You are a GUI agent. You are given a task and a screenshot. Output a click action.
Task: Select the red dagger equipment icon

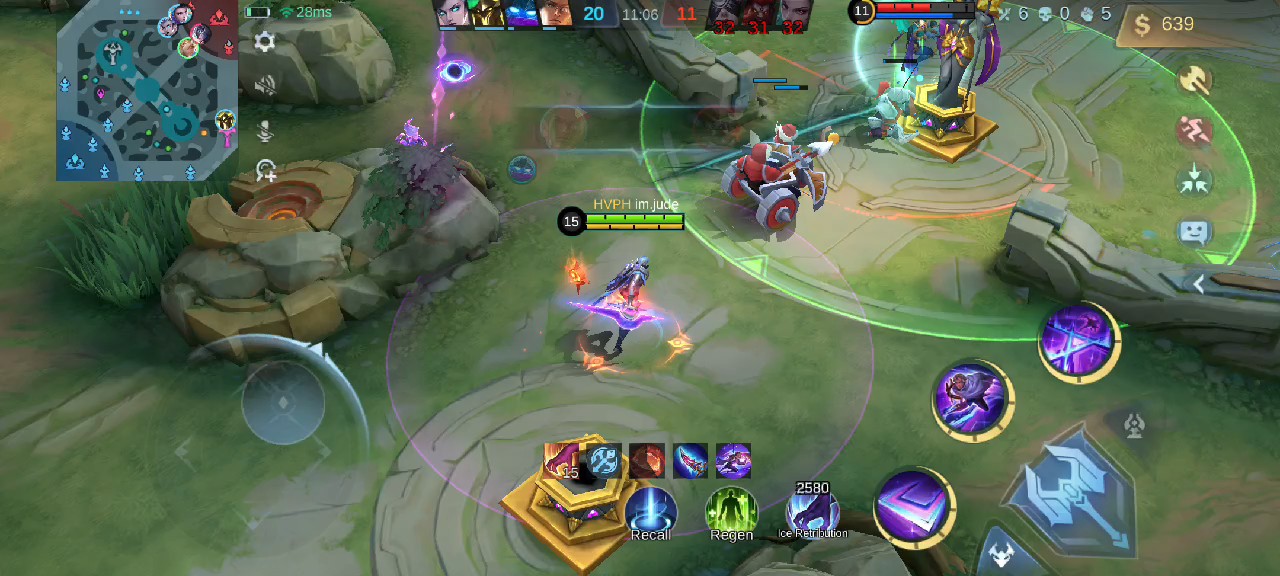690,461
